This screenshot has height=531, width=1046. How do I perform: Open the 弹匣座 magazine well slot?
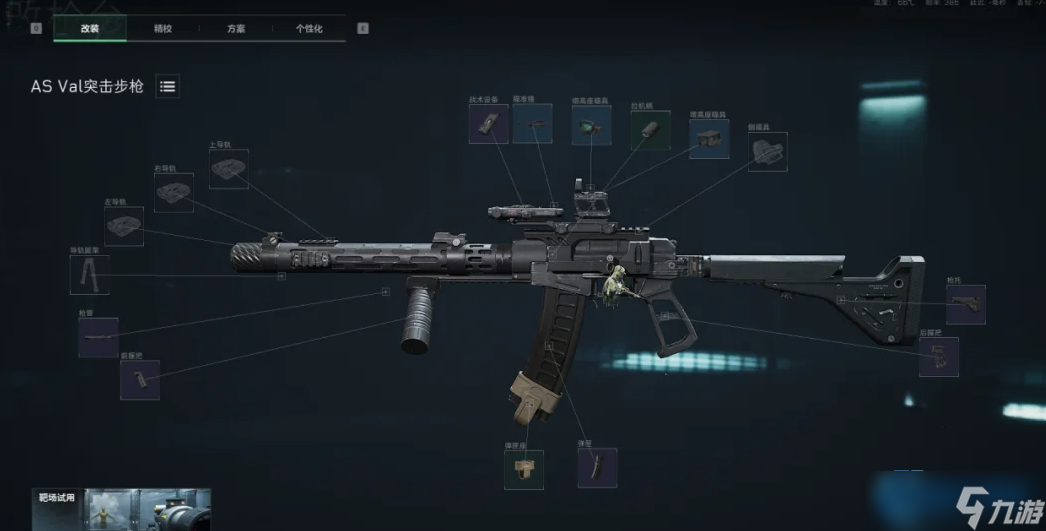pyautogui.click(x=524, y=469)
